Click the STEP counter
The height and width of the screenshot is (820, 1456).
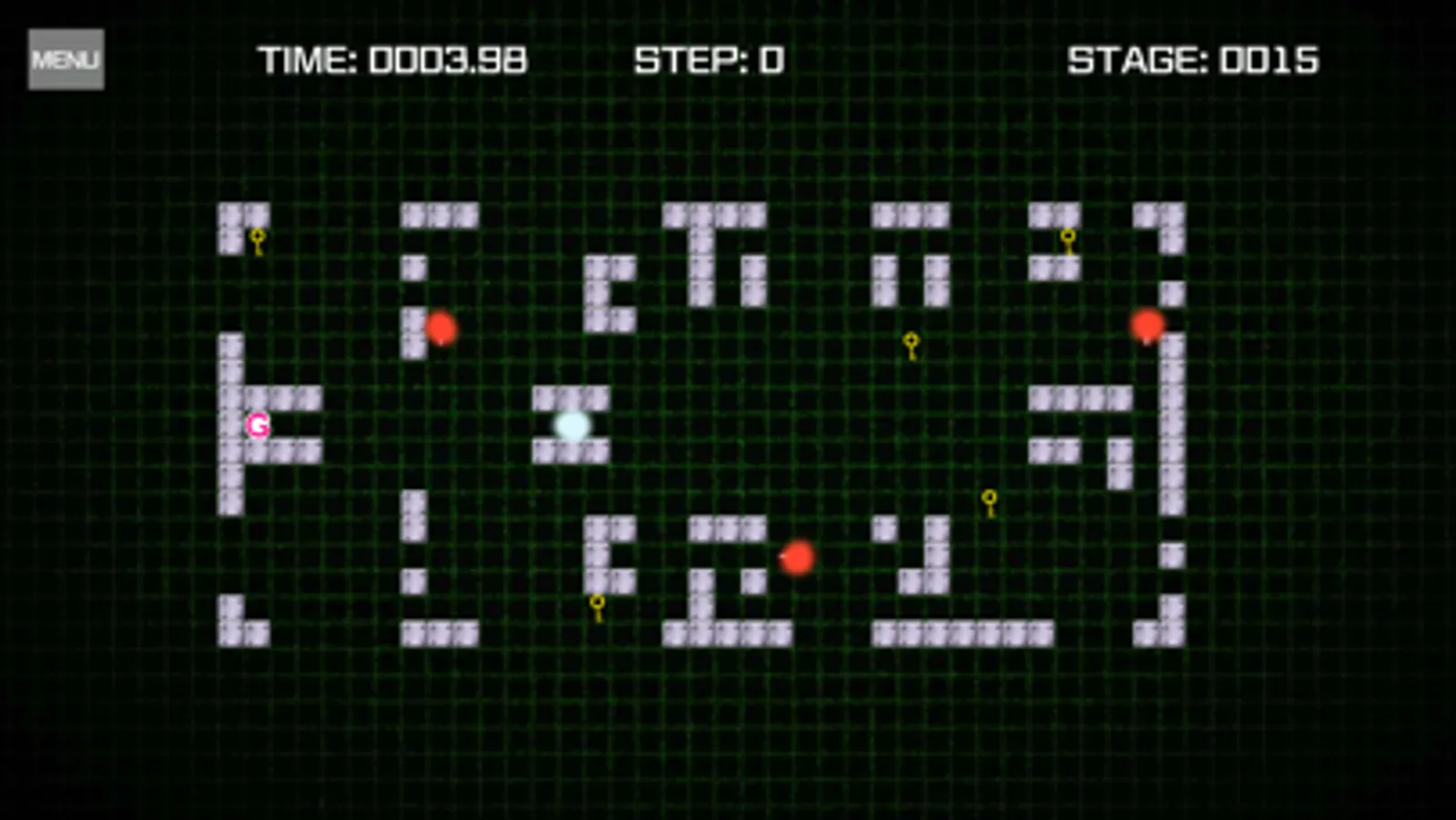coord(708,60)
